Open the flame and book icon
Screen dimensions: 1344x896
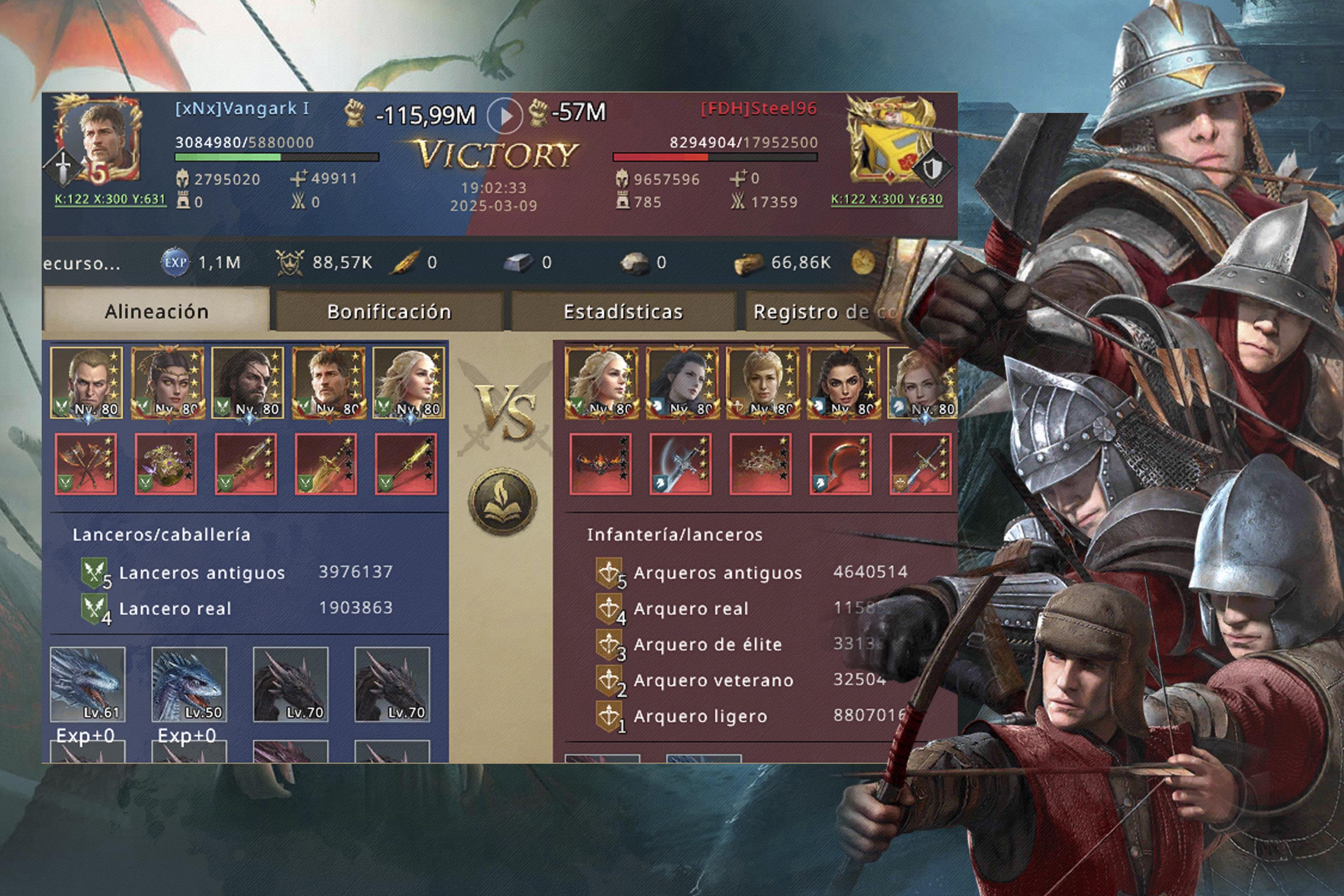point(503,502)
